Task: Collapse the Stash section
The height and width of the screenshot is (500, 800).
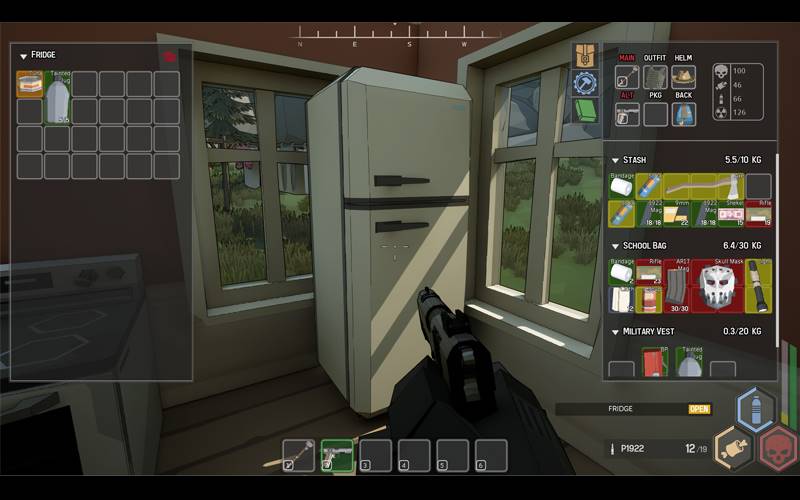Action: coord(614,160)
